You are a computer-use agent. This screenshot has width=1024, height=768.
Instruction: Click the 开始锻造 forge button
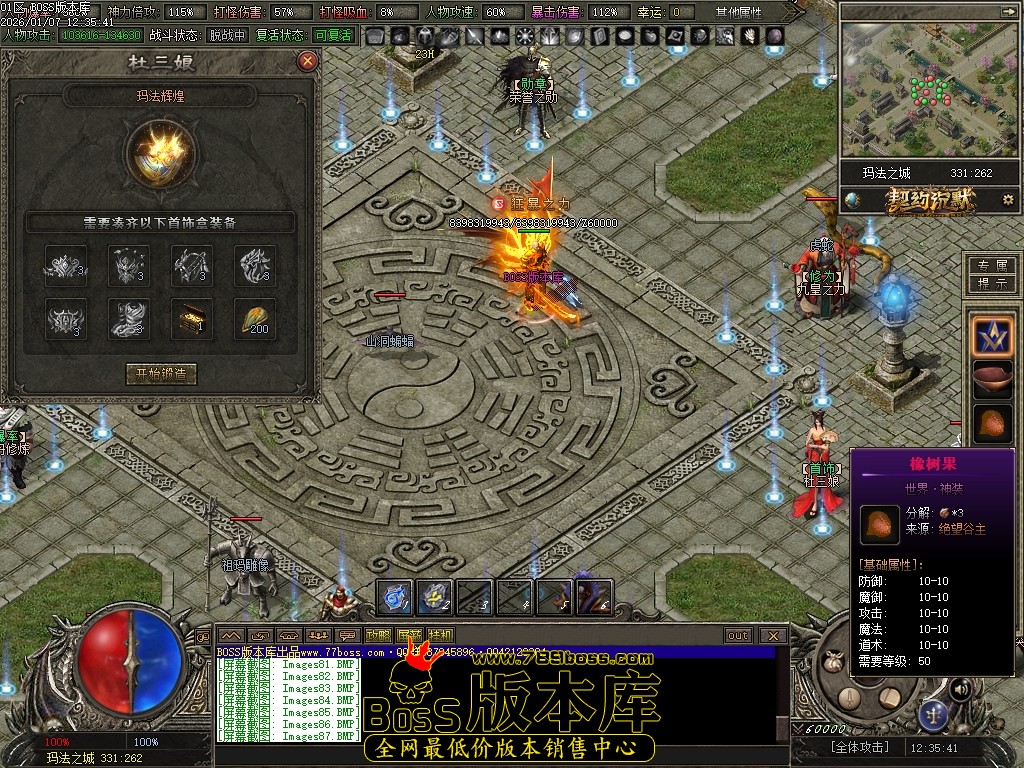(x=161, y=374)
